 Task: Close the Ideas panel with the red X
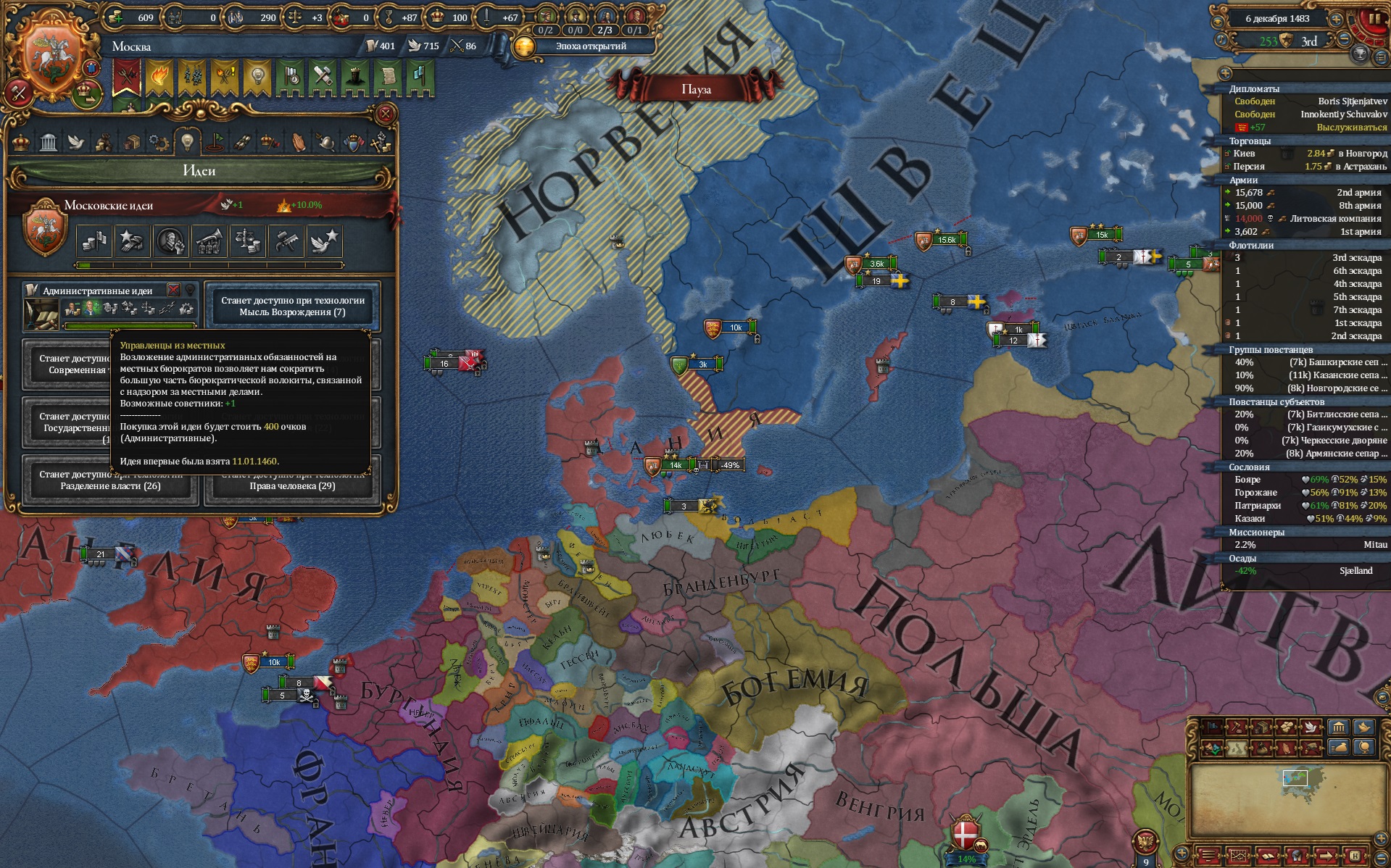[386, 114]
